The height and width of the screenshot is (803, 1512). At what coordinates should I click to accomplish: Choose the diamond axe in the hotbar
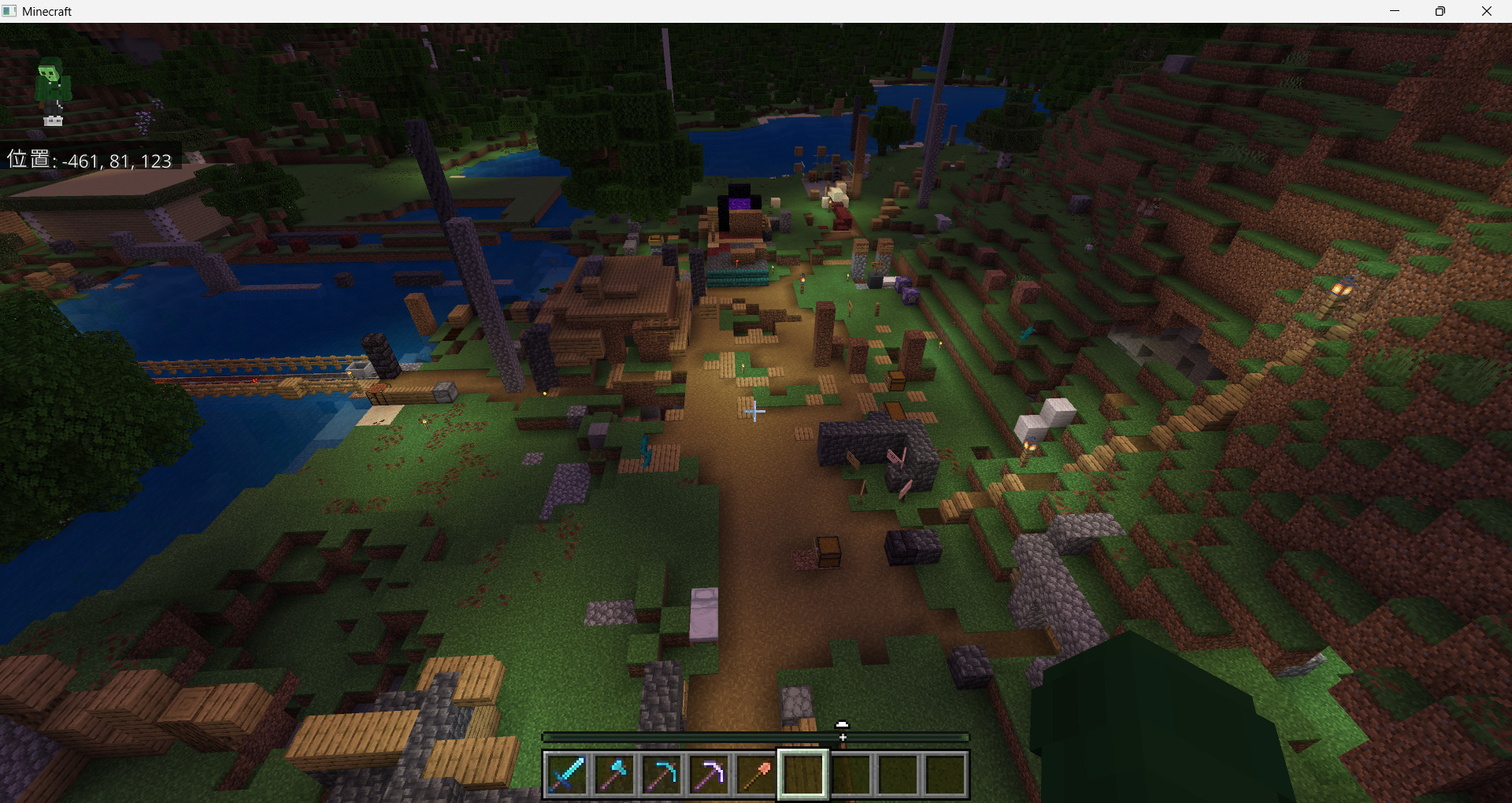point(614,774)
